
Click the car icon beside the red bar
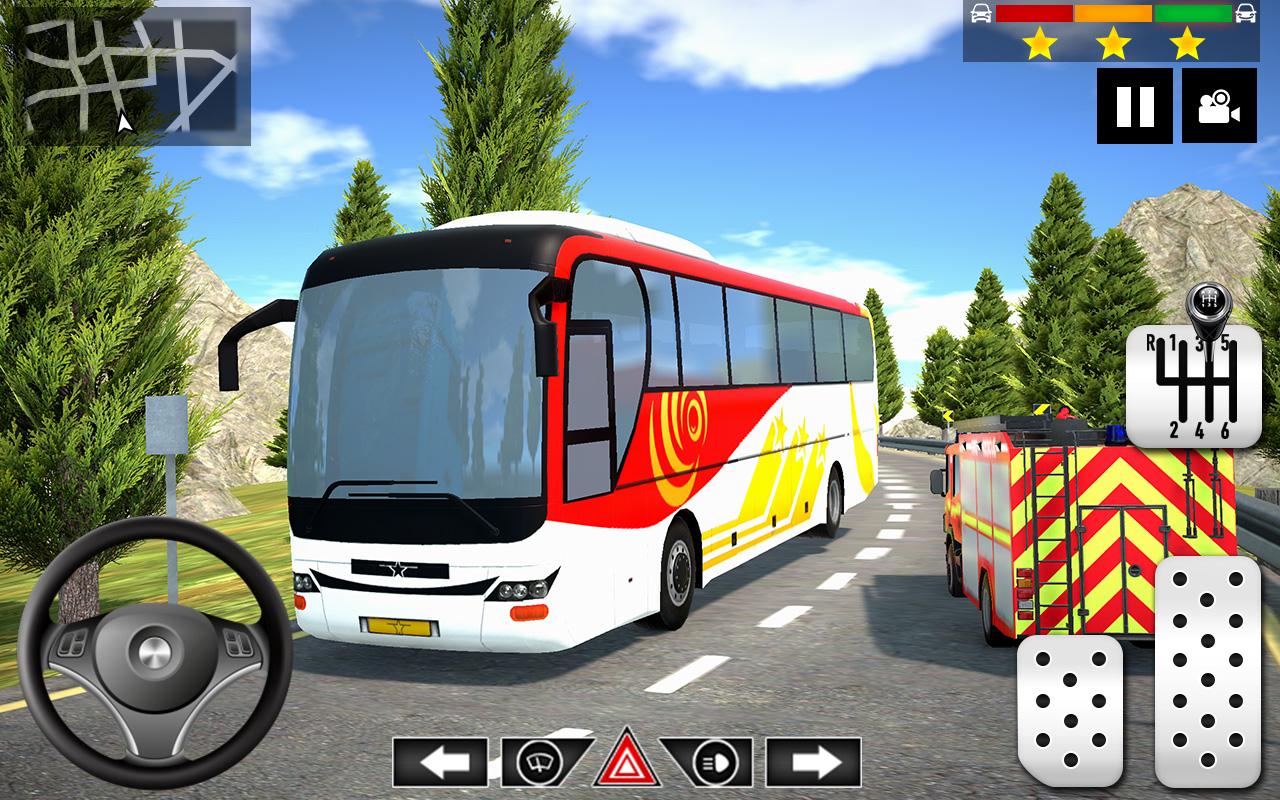(x=978, y=12)
